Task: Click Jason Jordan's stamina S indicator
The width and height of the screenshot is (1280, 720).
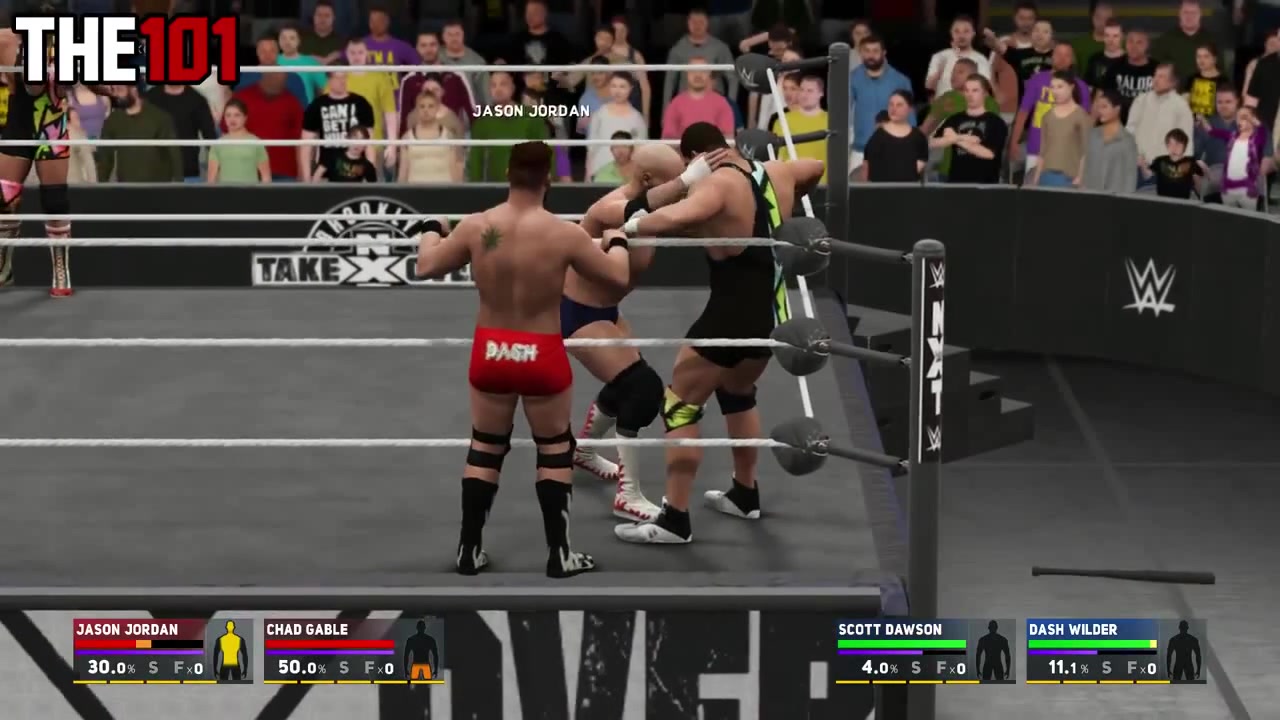Action: click(x=152, y=668)
